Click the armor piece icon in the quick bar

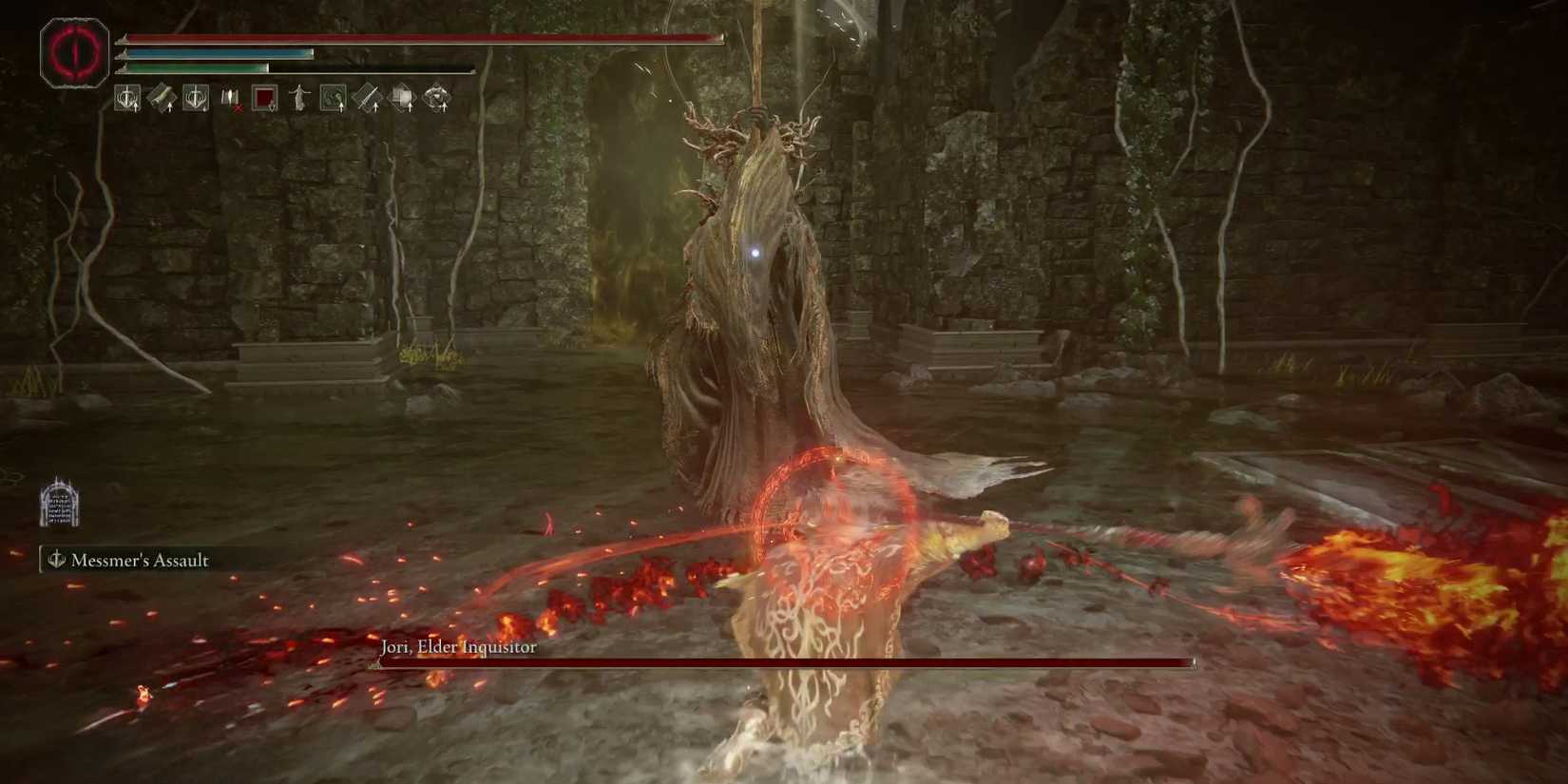coord(403,95)
